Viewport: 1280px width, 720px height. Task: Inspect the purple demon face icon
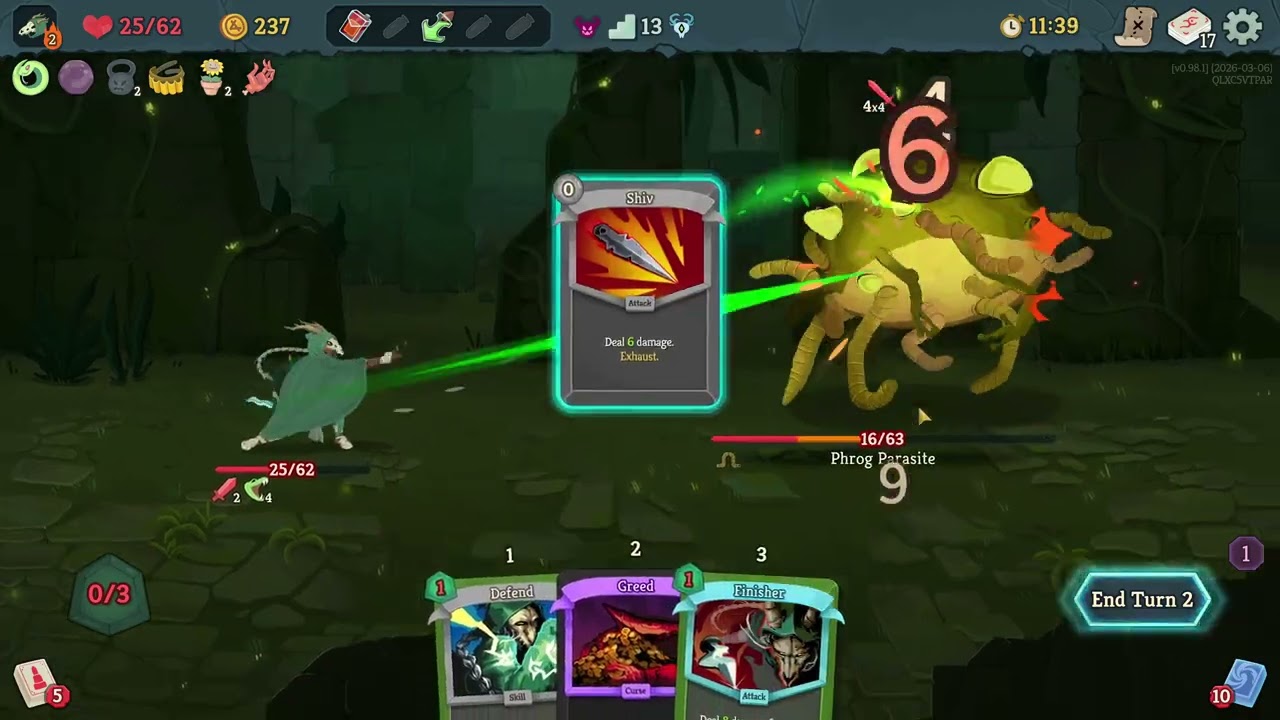[x=587, y=27]
